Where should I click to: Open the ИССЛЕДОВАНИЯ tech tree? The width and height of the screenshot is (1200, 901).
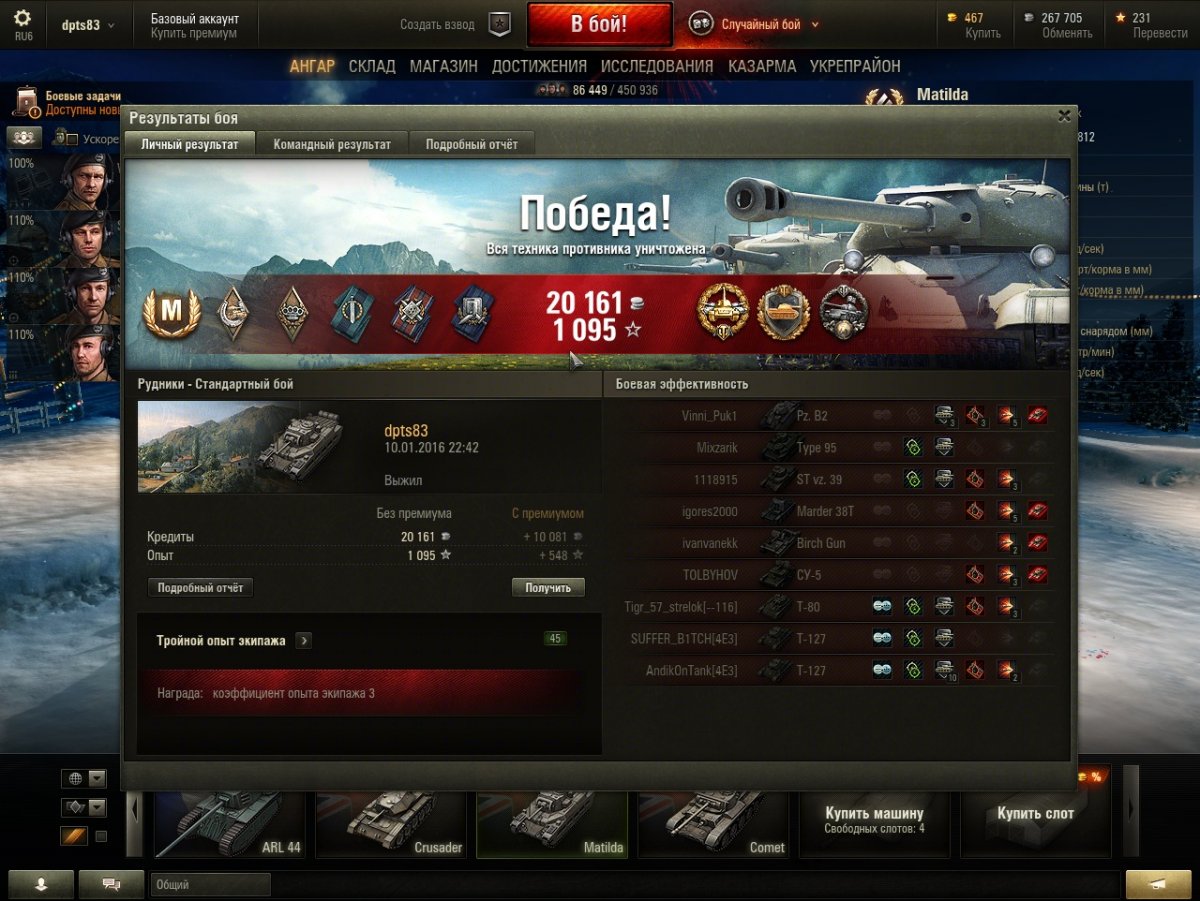click(x=657, y=66)
